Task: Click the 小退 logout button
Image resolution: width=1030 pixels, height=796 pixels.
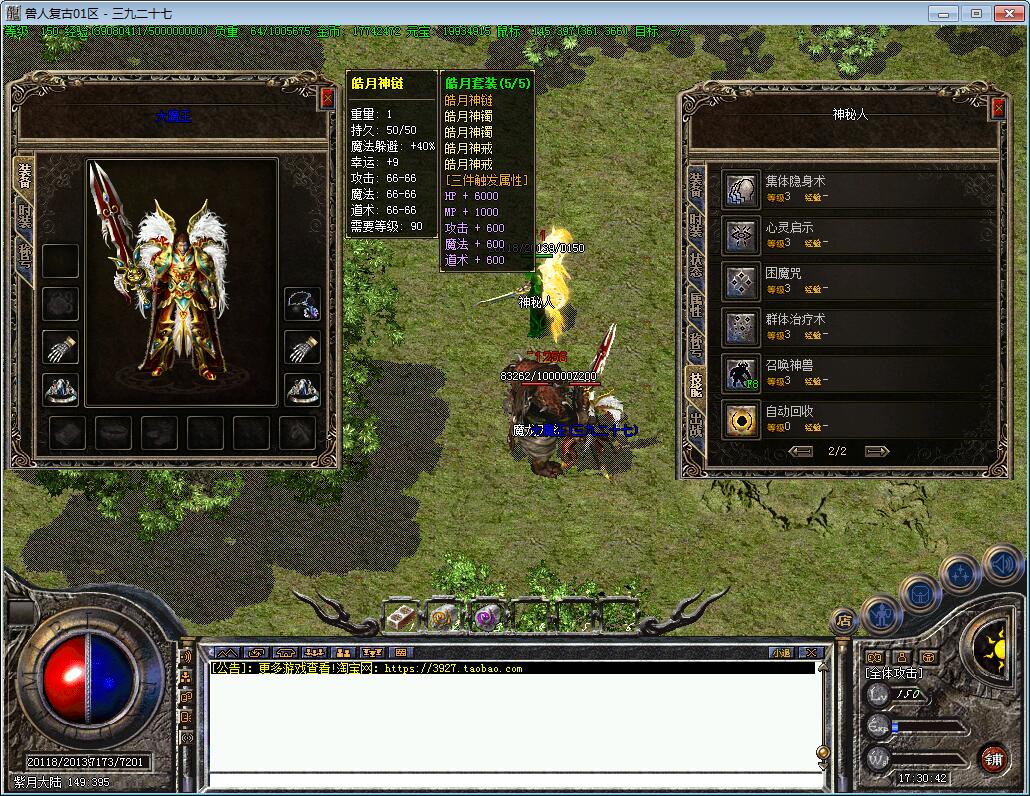Action: point(780,652)
